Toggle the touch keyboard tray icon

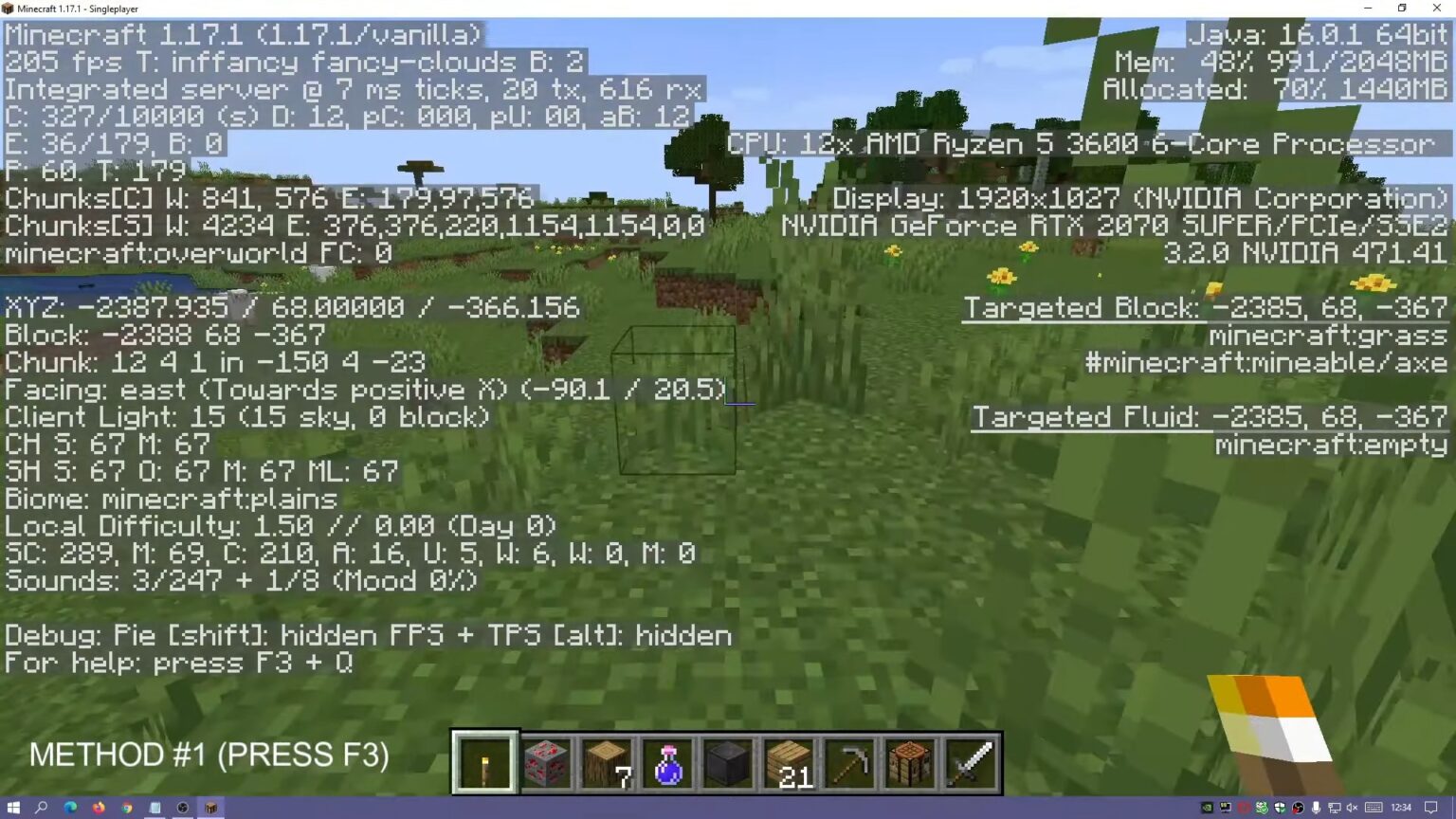point(1373,808)
